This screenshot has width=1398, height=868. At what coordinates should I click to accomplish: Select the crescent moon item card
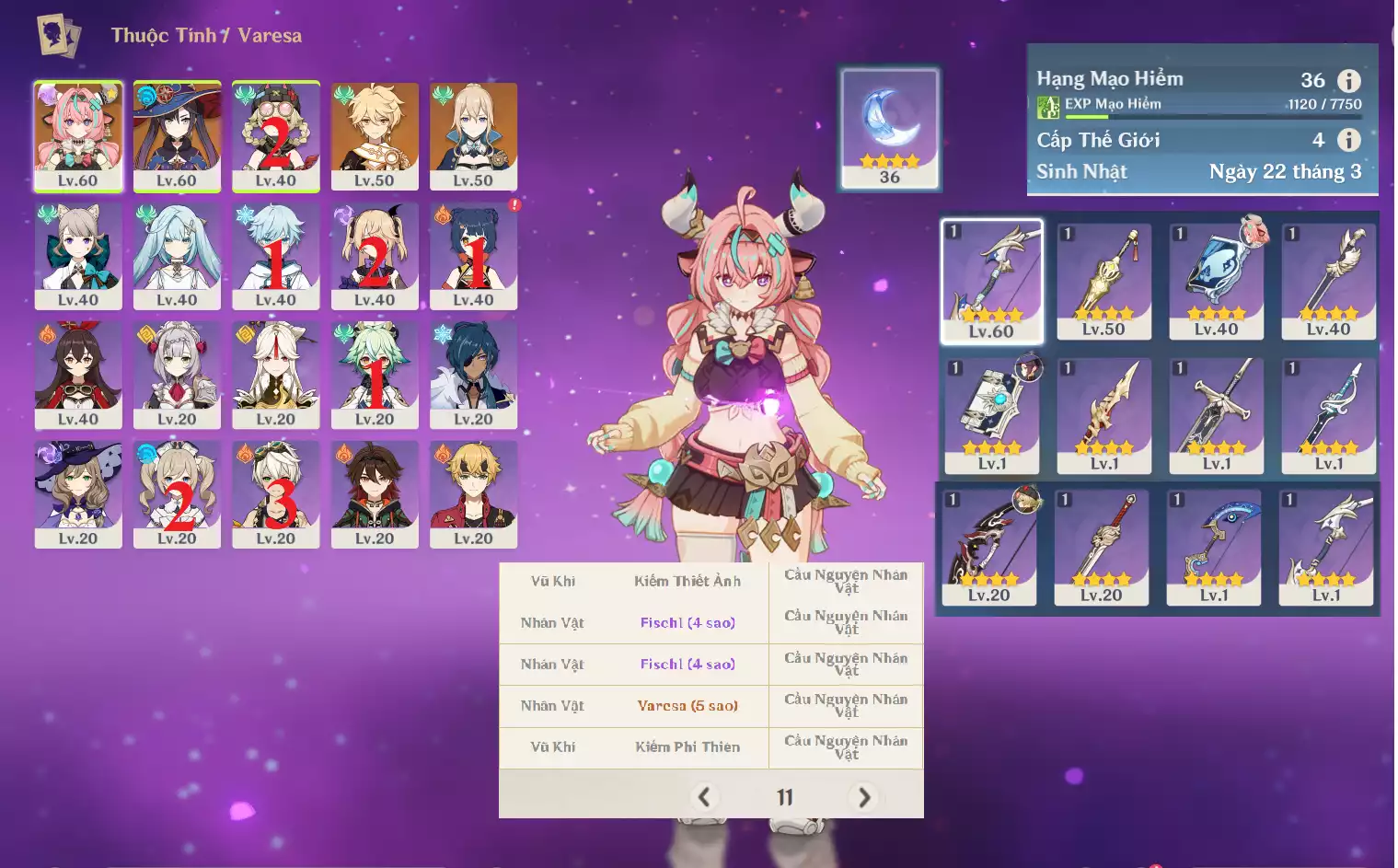[x=889, y=128]
